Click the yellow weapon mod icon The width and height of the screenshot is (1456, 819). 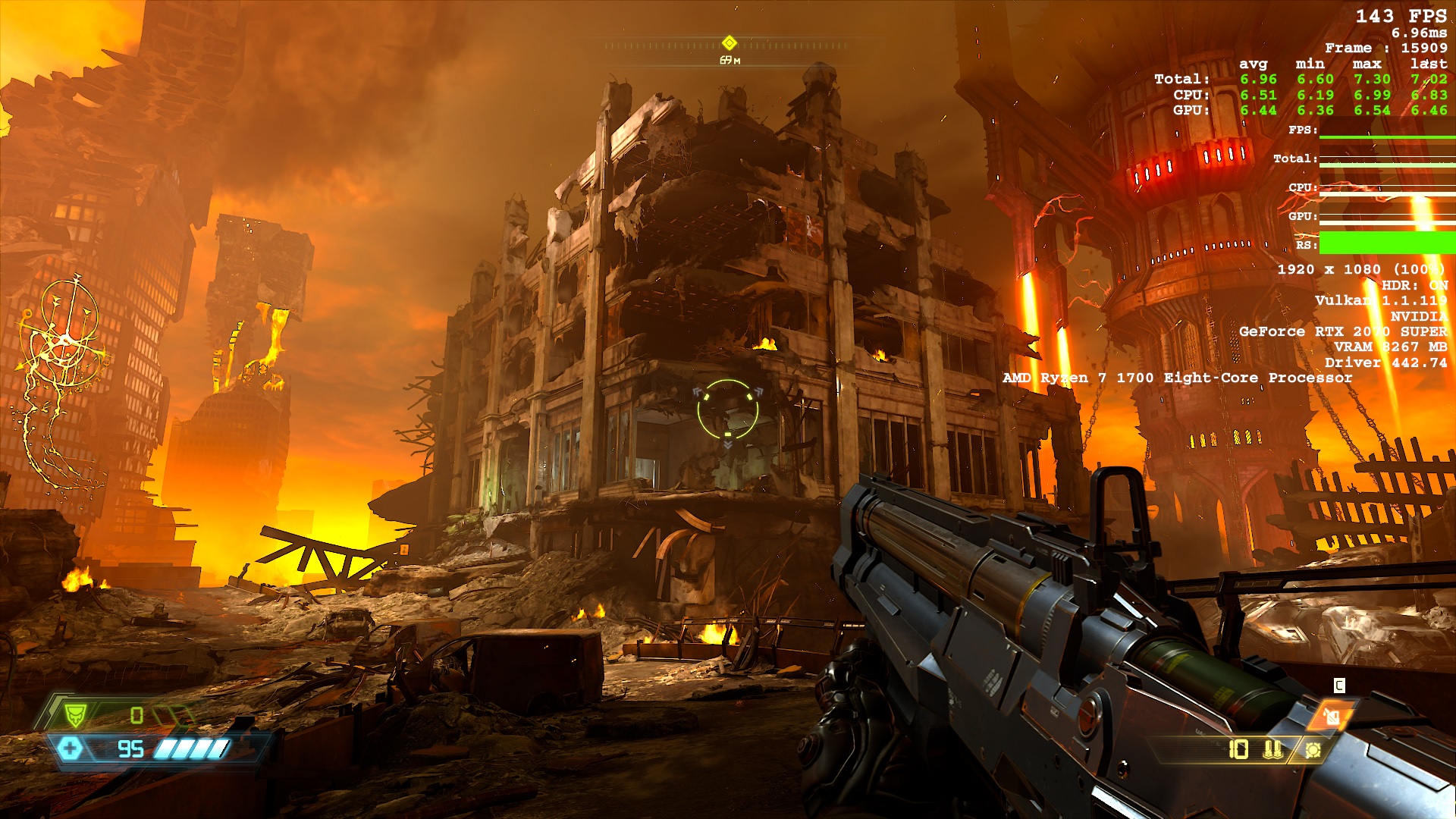pos(1313,750)
